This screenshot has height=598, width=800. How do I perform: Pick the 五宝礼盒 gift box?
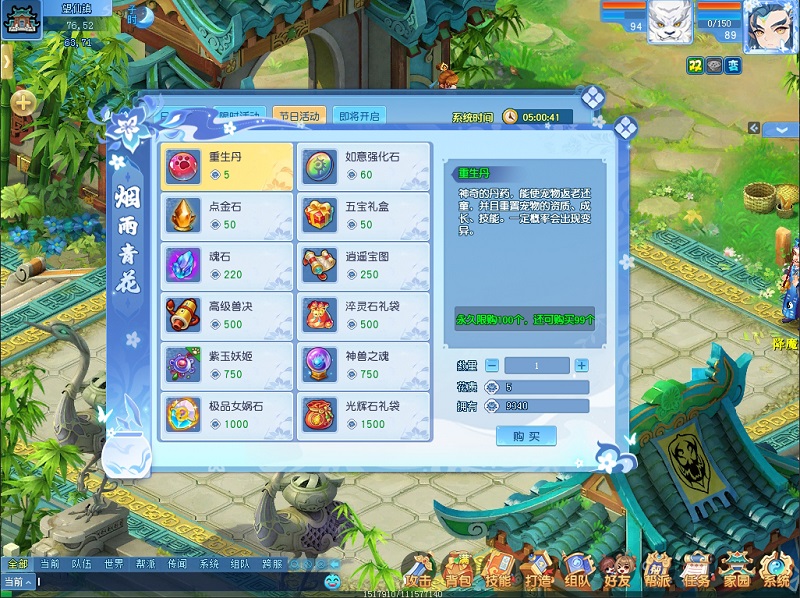(x=365, y=216)
